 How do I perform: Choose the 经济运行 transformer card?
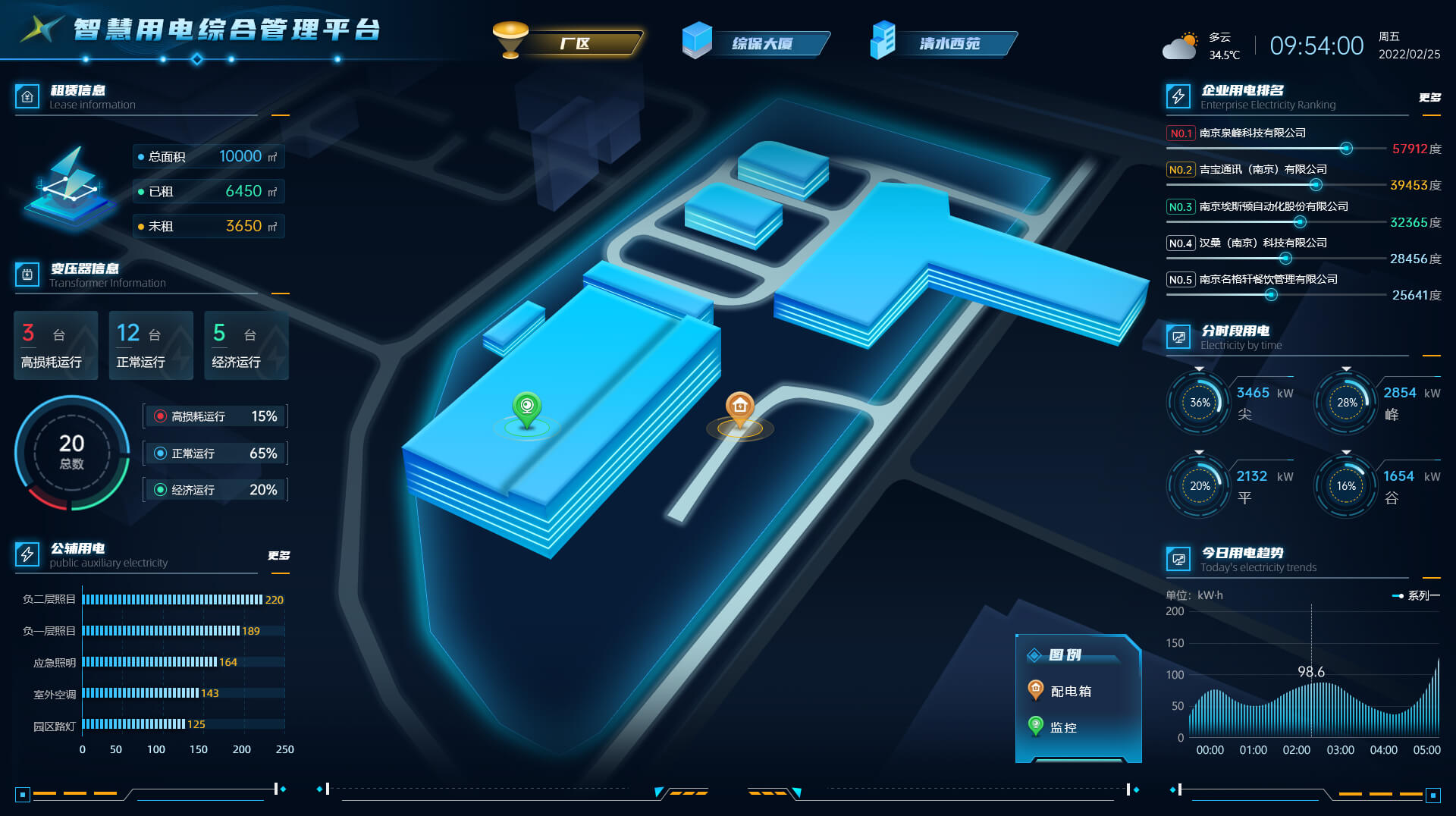[x=246, y=346]
